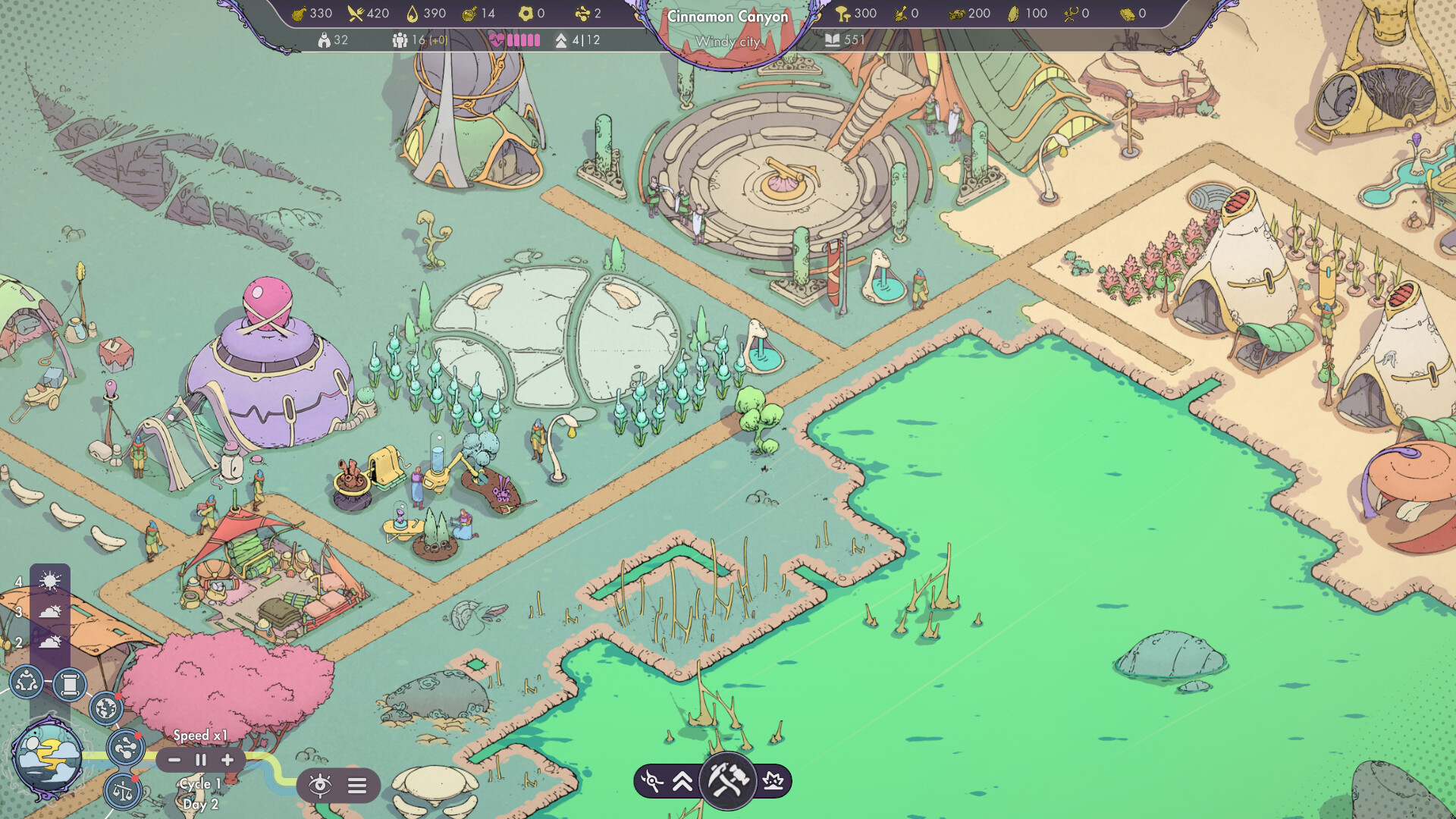Increase game speed with plus button

point(227,759)
